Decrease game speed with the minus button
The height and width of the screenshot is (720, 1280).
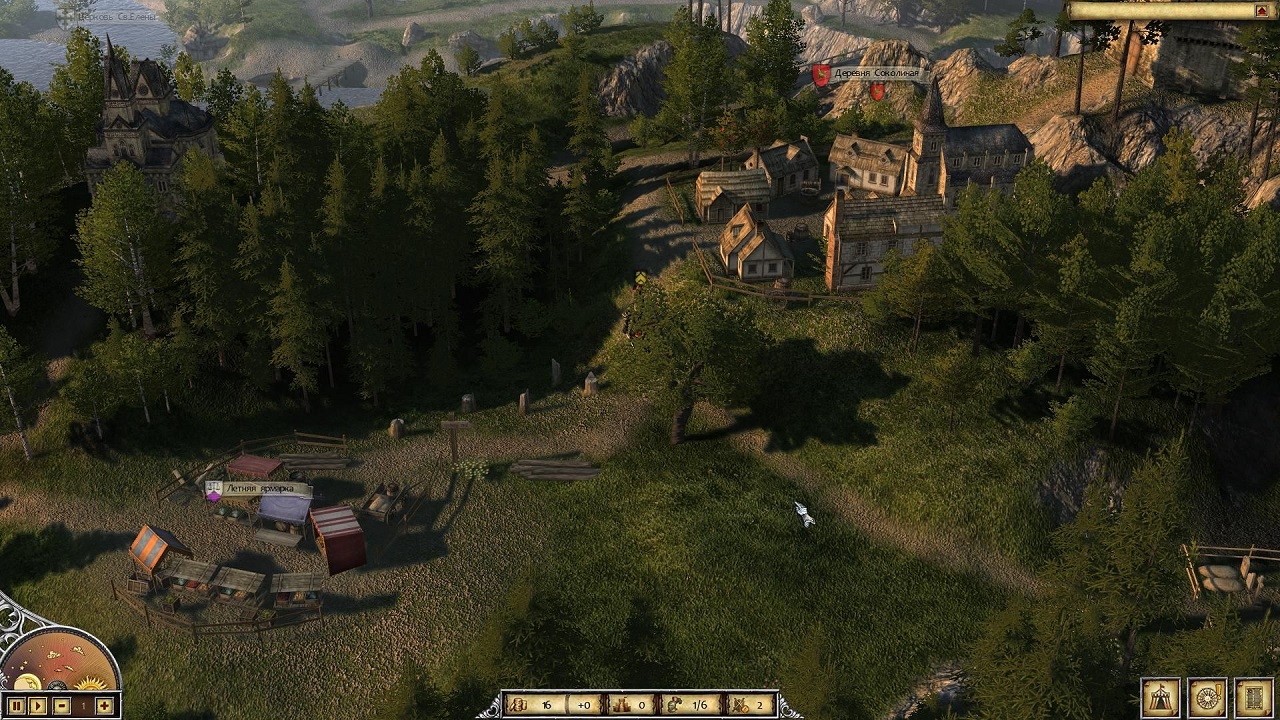point(62,706)
